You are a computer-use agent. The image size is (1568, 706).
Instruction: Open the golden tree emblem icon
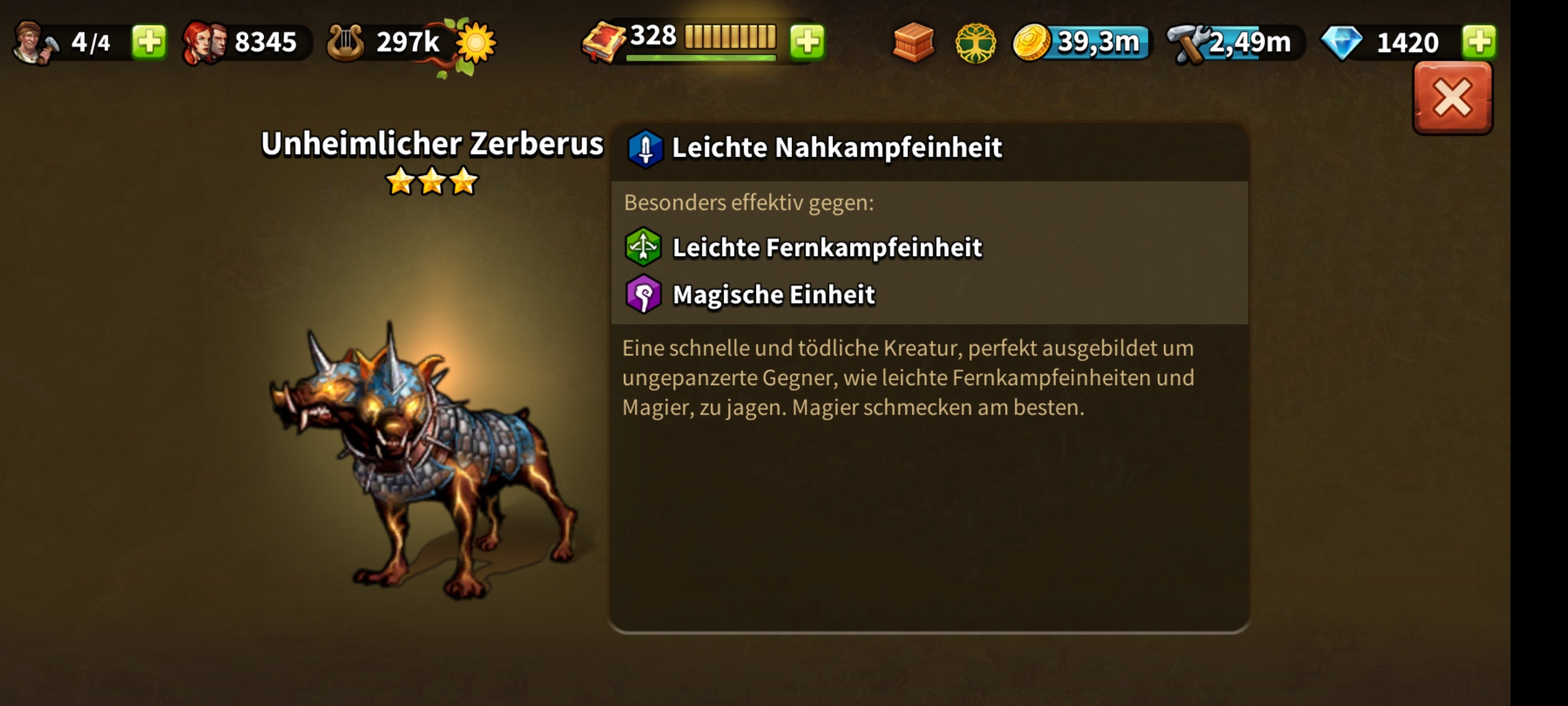(x=975, y=43)
